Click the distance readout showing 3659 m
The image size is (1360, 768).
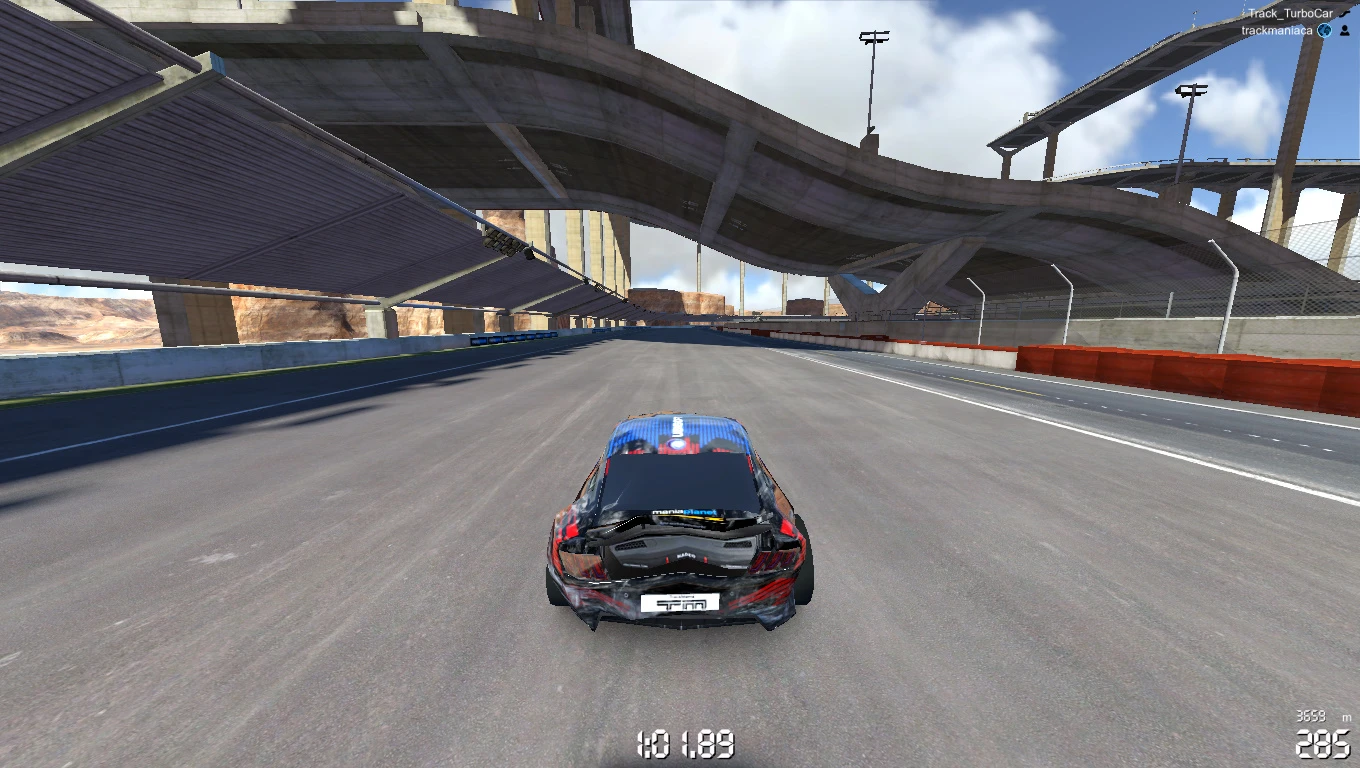1312,716
